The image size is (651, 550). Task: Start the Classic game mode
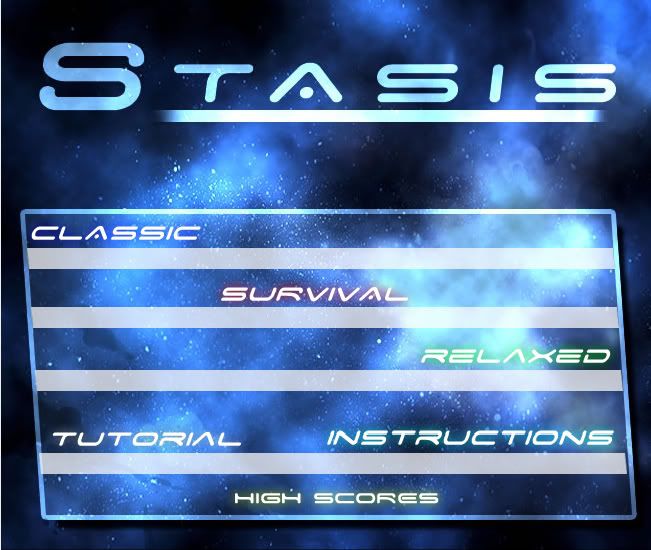(x=115, y=234)
